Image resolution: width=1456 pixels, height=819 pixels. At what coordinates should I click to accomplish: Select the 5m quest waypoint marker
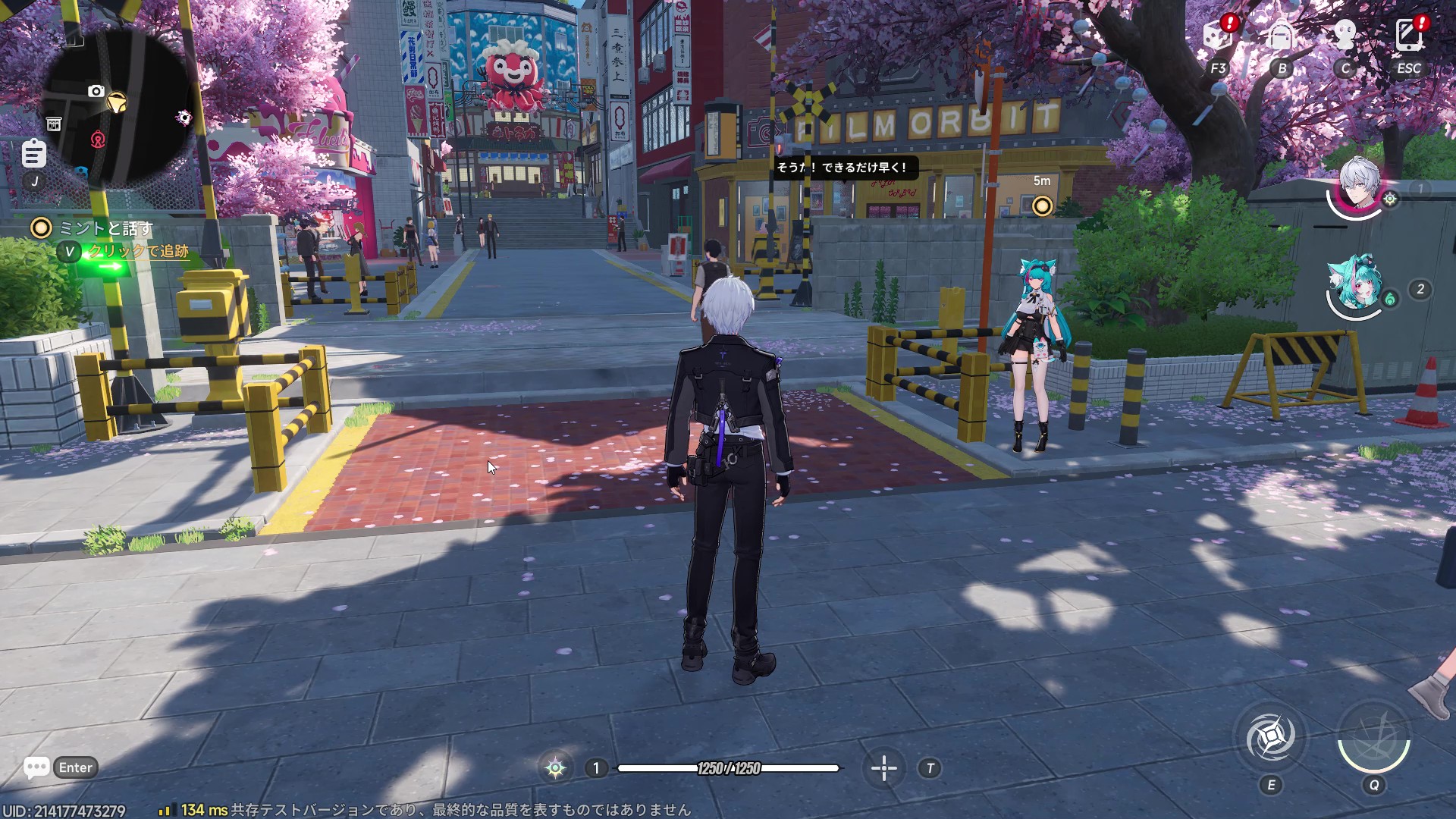pos(1043,206)
